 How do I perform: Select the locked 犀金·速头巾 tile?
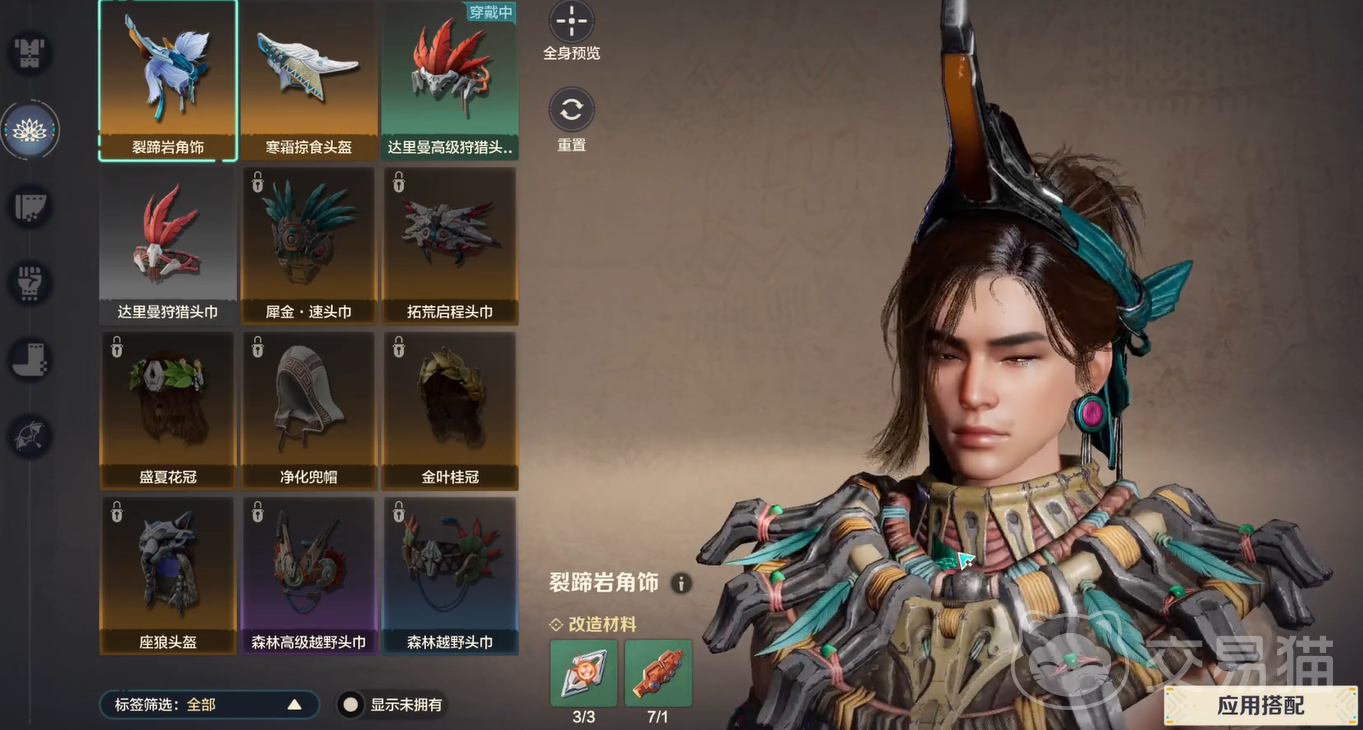point(309,245)
